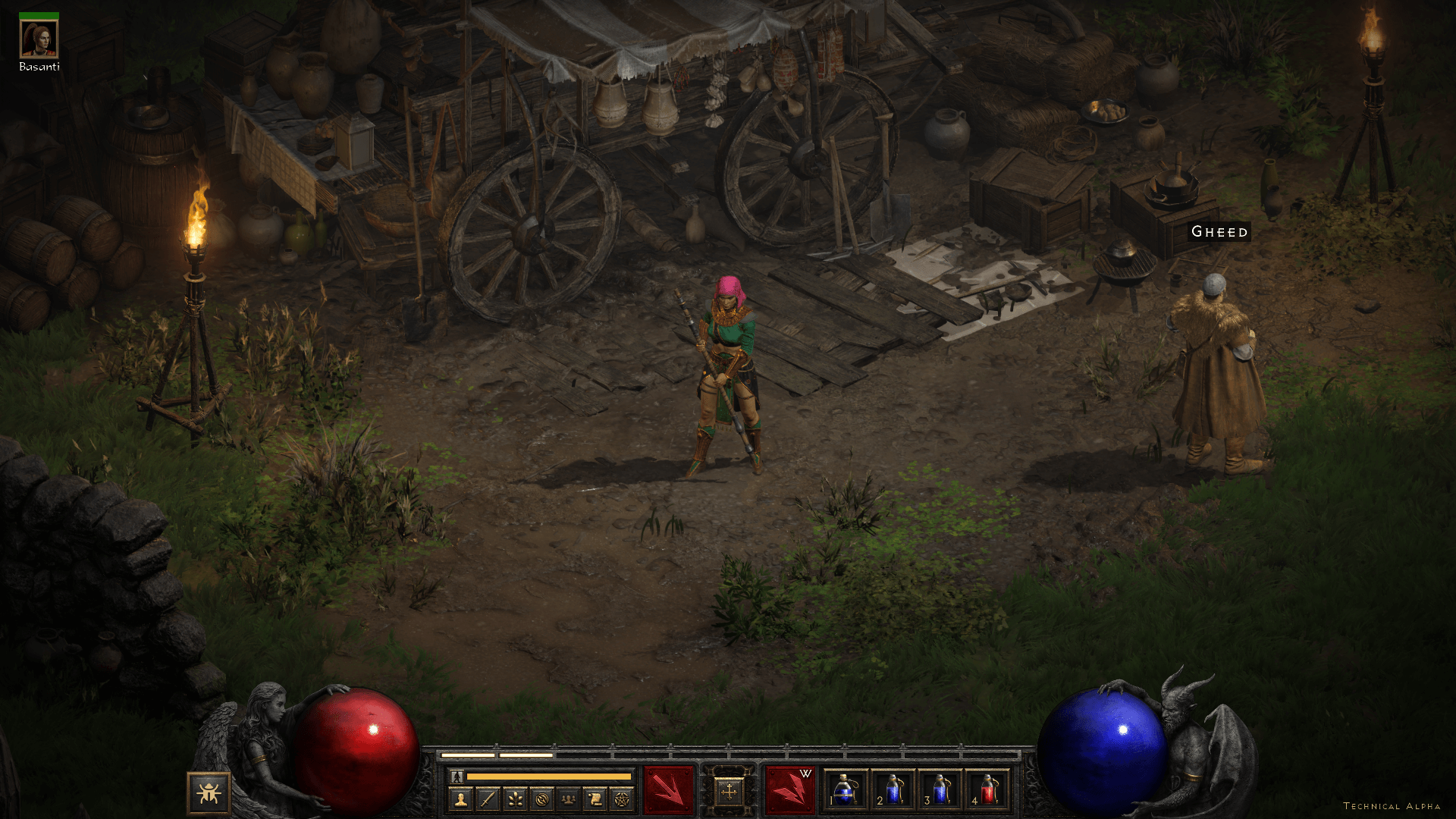Select the left-click arrow attack skill
The height and width of the screenshot is (819, 1456).
pos(668,791)
